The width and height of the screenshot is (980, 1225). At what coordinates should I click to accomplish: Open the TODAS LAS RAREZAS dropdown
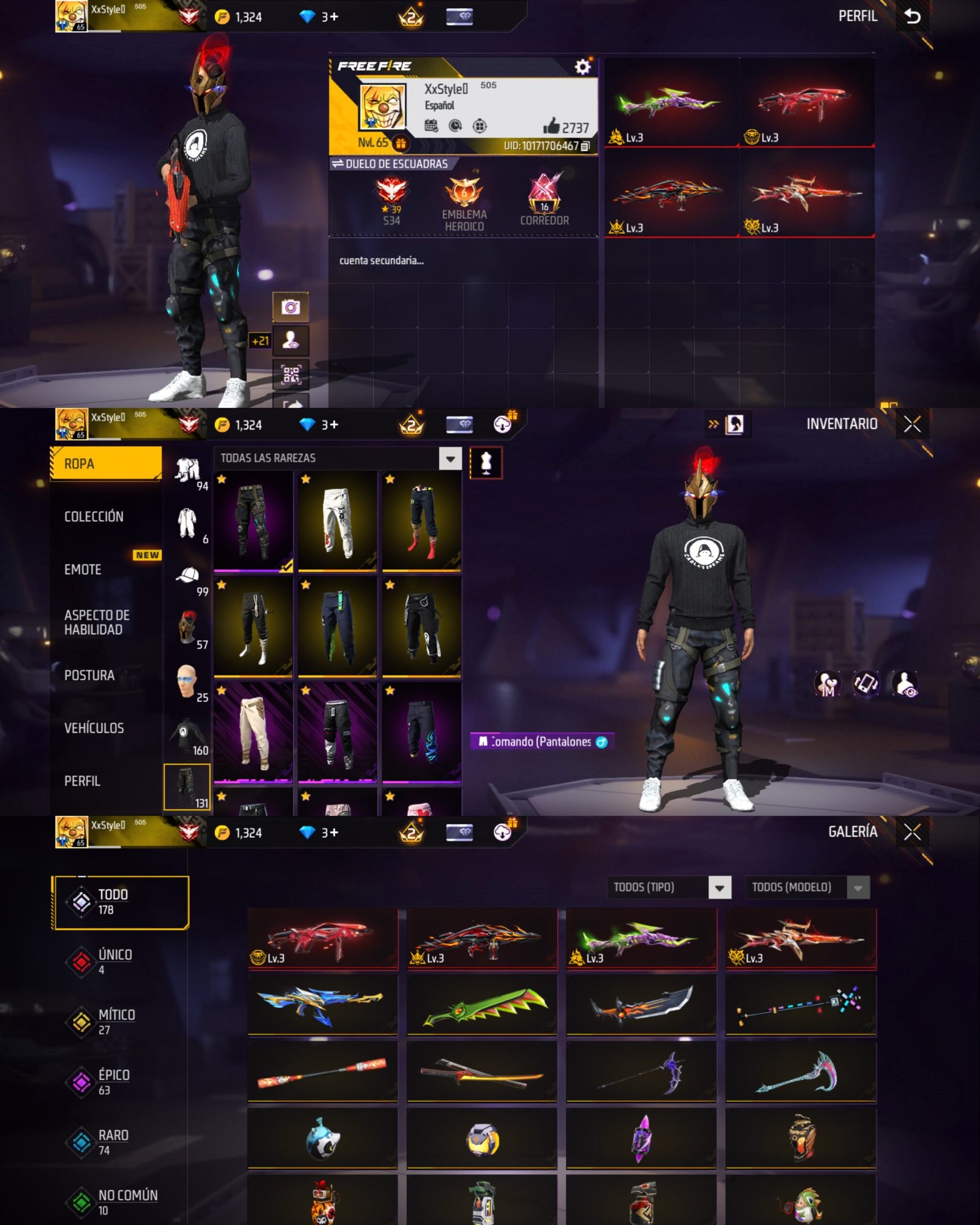[x=450, y=458]
